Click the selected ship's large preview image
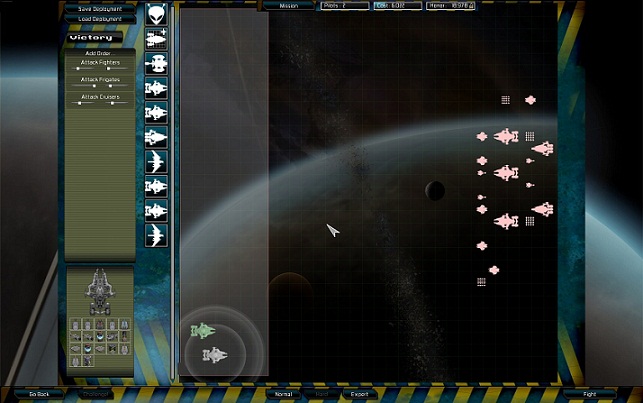The width and height of the screenshot is (643, 403). pyautogui.click(x=100, y=290)
